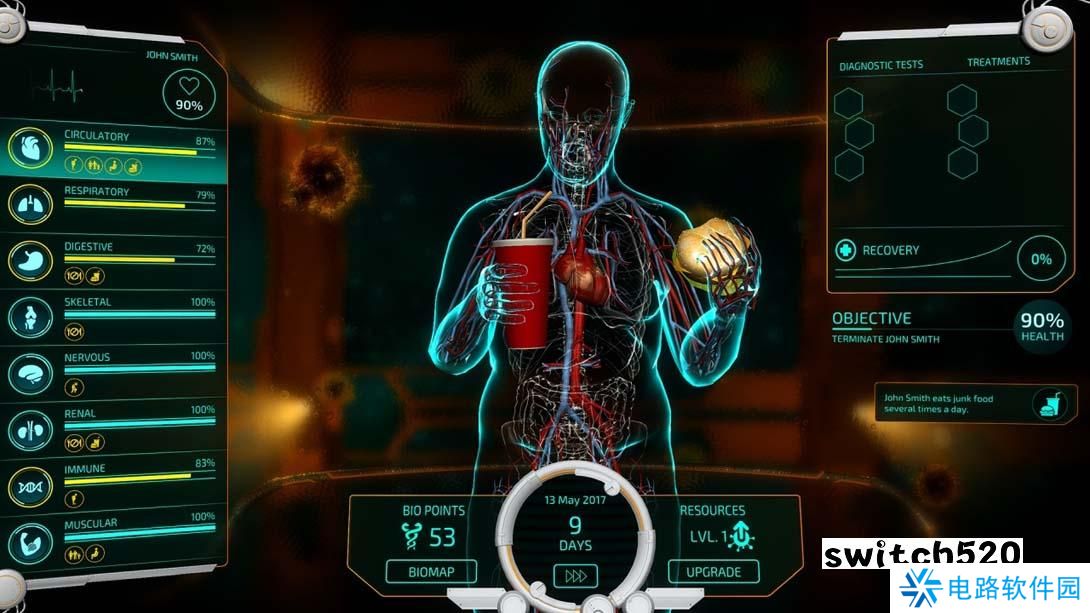Click the Upgrade resources button

pyautogui.click(x=713, y=572)
